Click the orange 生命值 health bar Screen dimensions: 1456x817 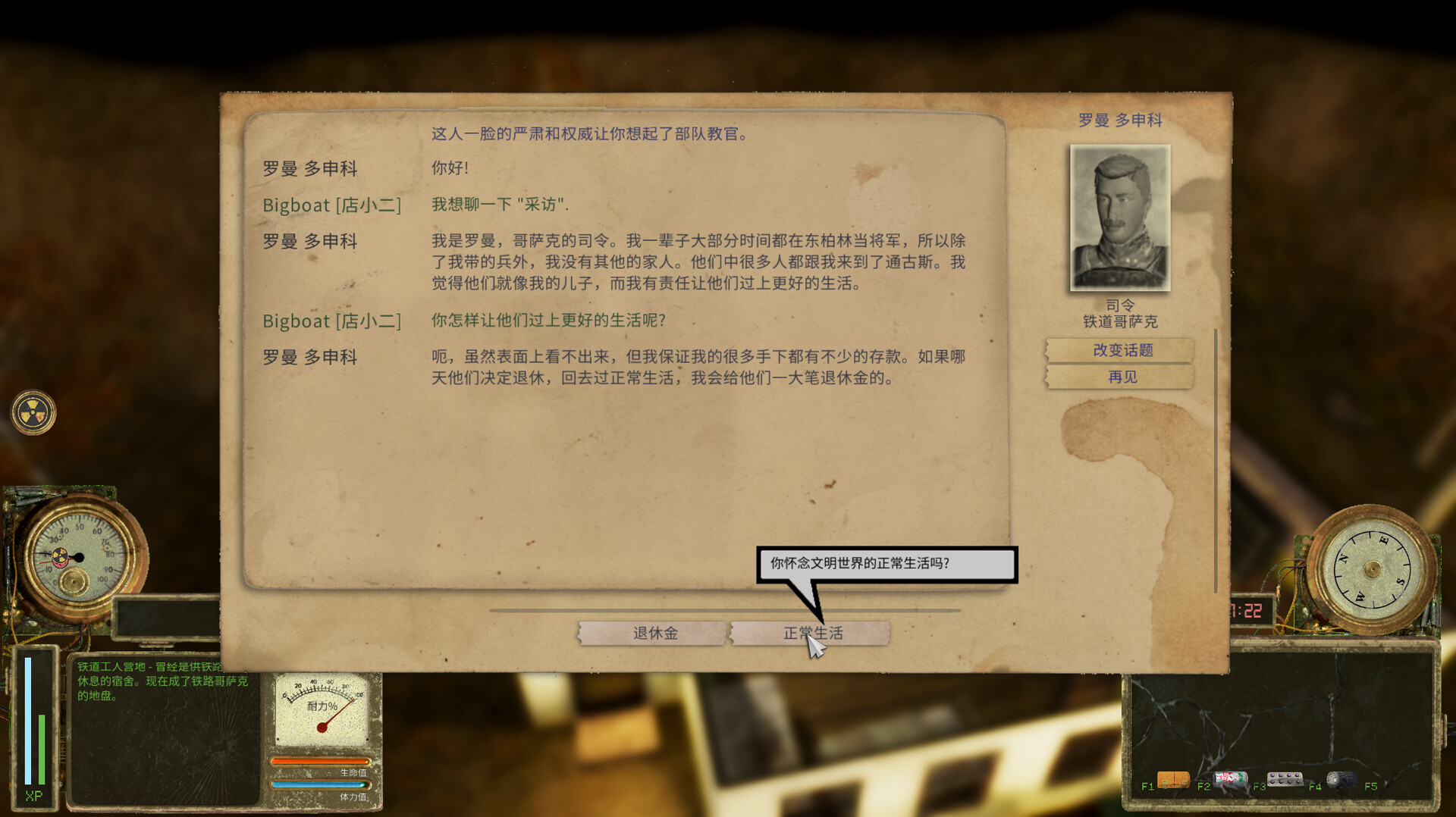pos(318,760)
